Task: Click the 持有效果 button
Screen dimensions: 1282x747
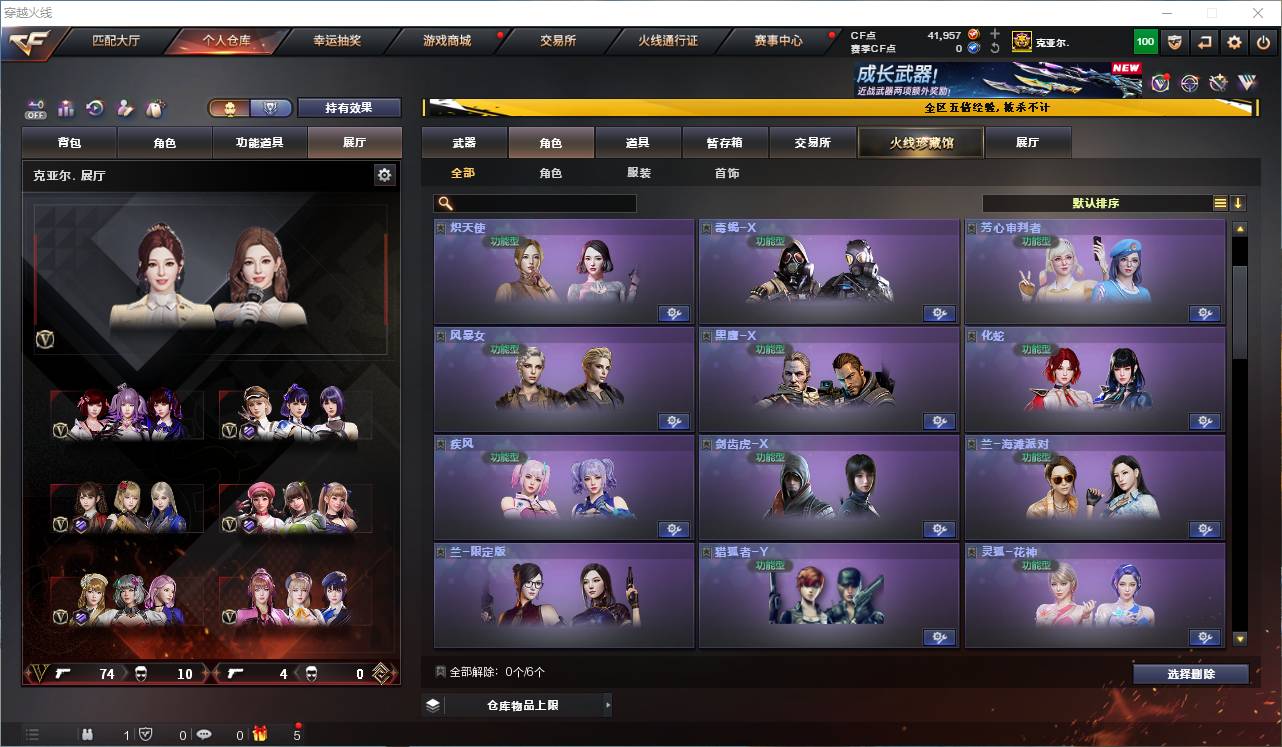Action: pos(348,107)
